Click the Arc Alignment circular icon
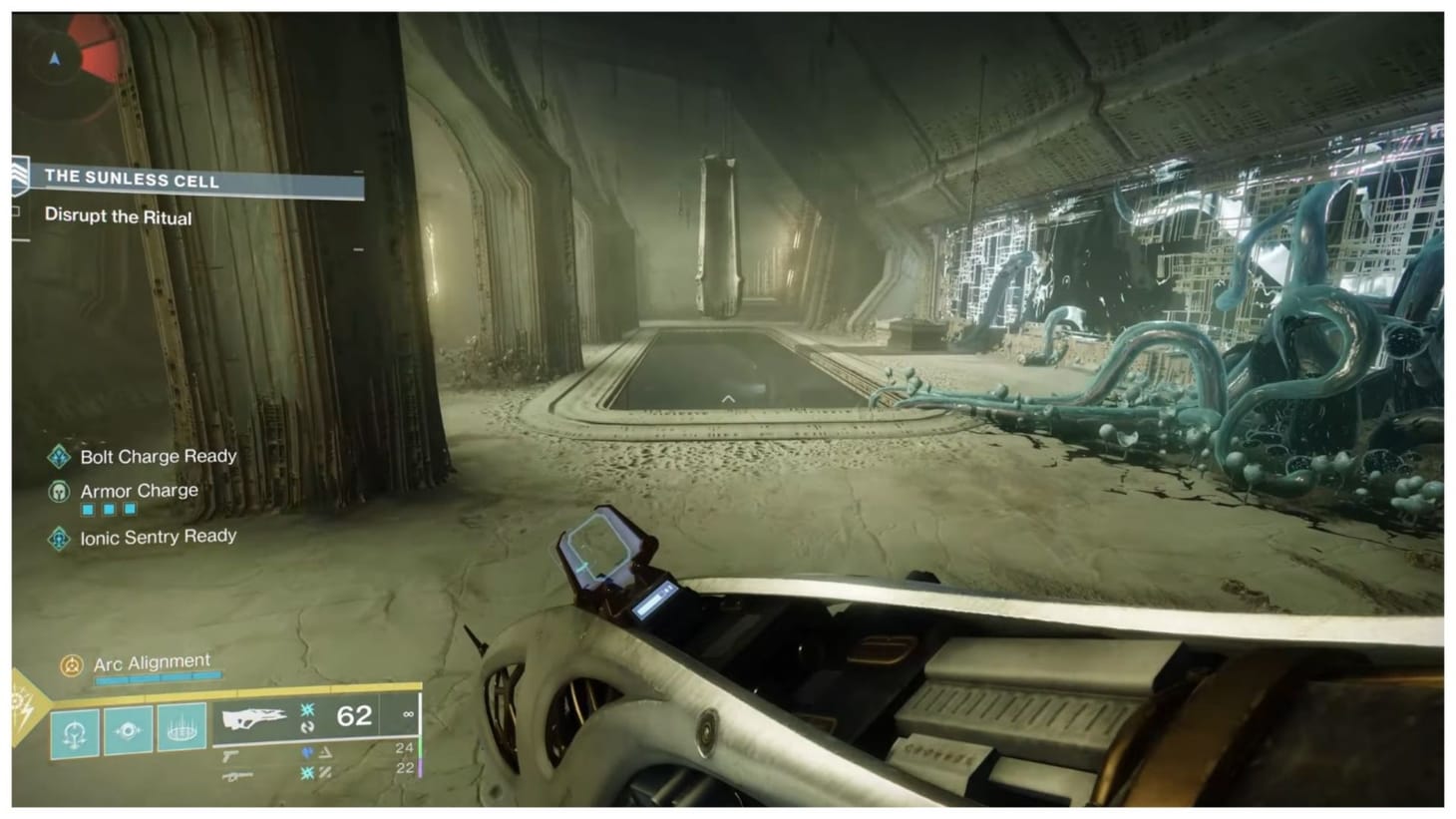The height and width of the screenshot is (819, 1456). point(72,661)
